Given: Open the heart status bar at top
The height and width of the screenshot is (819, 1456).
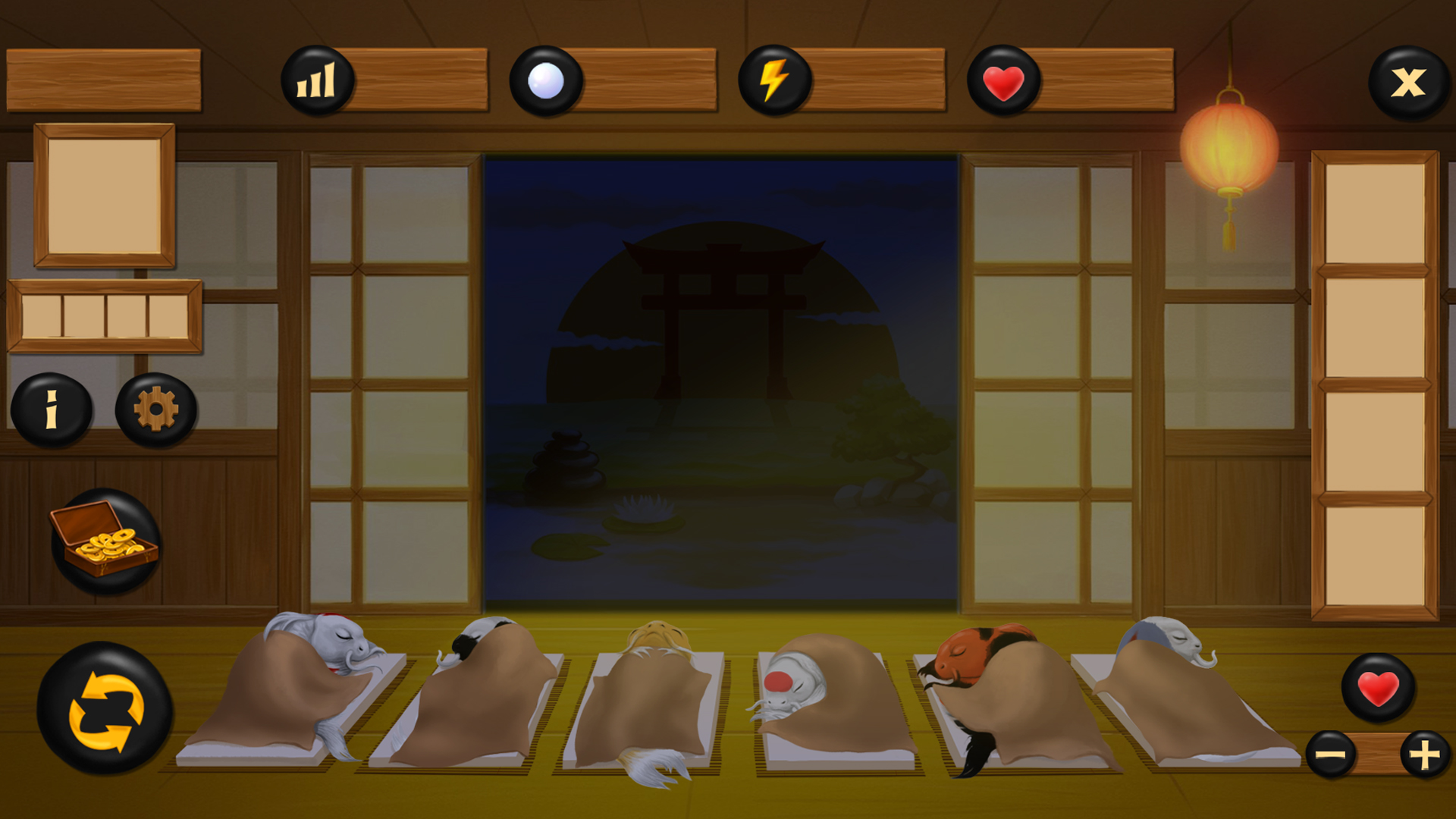Looking at the screenshot, I should [1002, 80].
